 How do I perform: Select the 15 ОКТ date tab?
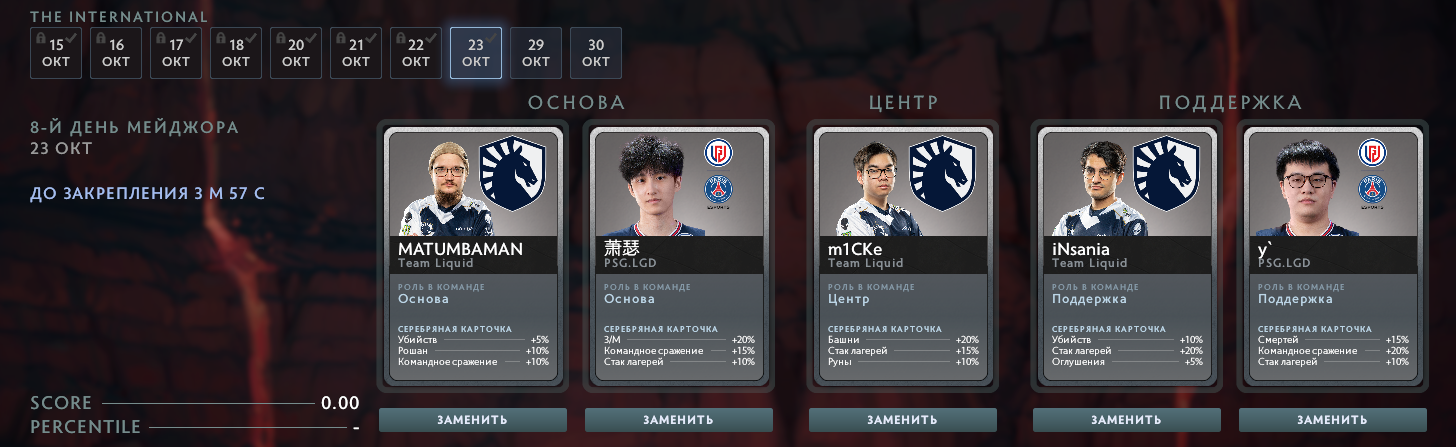point(56,53)
